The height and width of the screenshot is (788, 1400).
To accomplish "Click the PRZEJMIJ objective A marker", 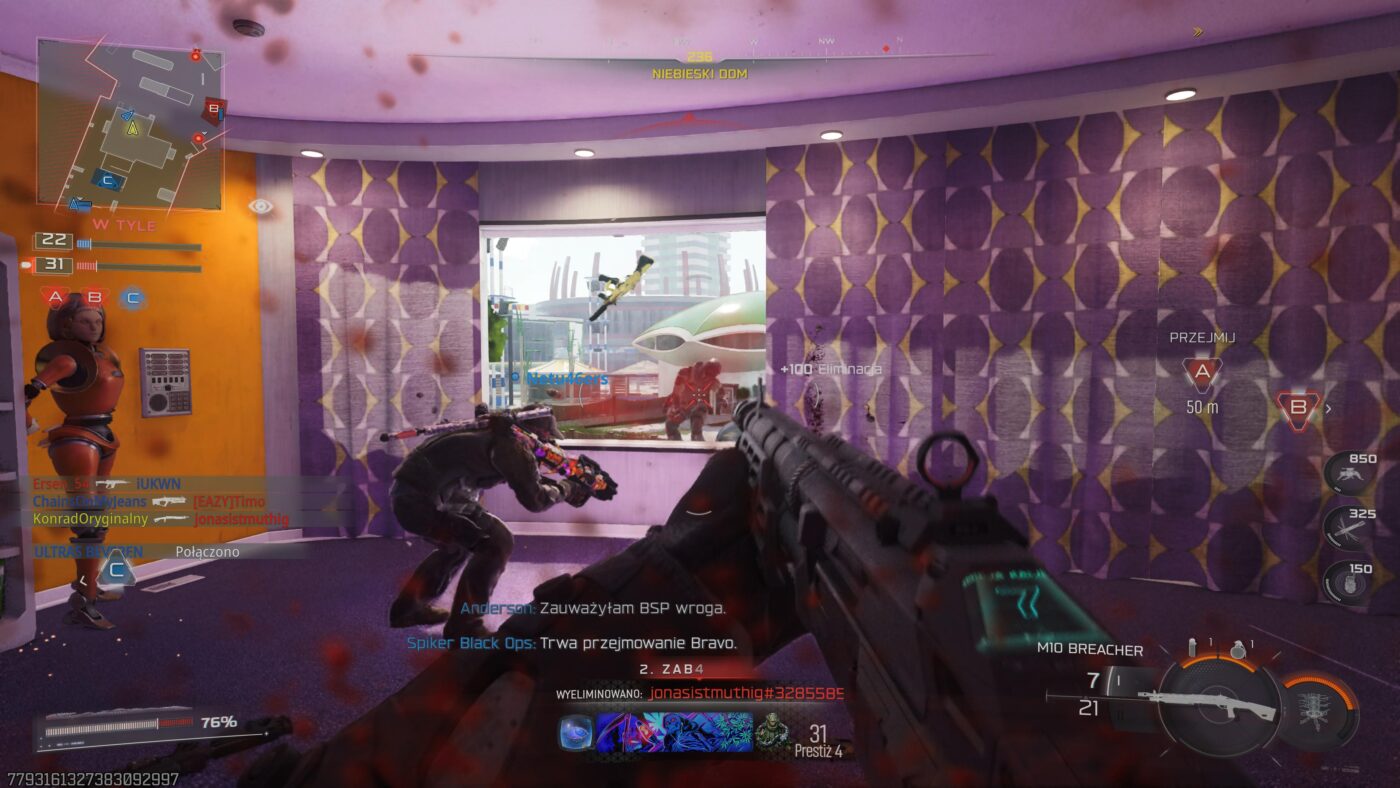I will (x=1202, y=375).
